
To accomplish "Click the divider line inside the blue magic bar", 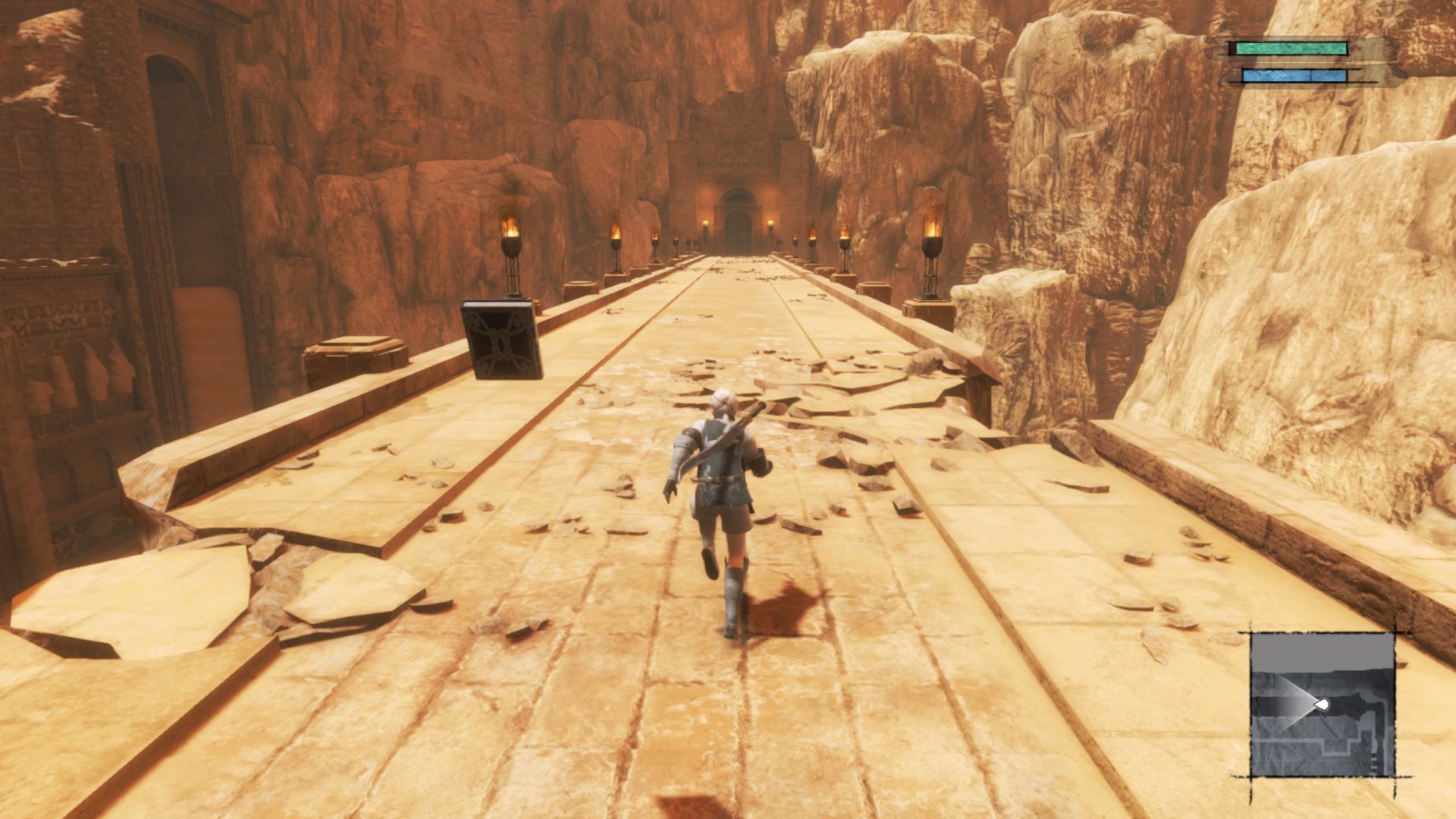I will click(1311, 75).
